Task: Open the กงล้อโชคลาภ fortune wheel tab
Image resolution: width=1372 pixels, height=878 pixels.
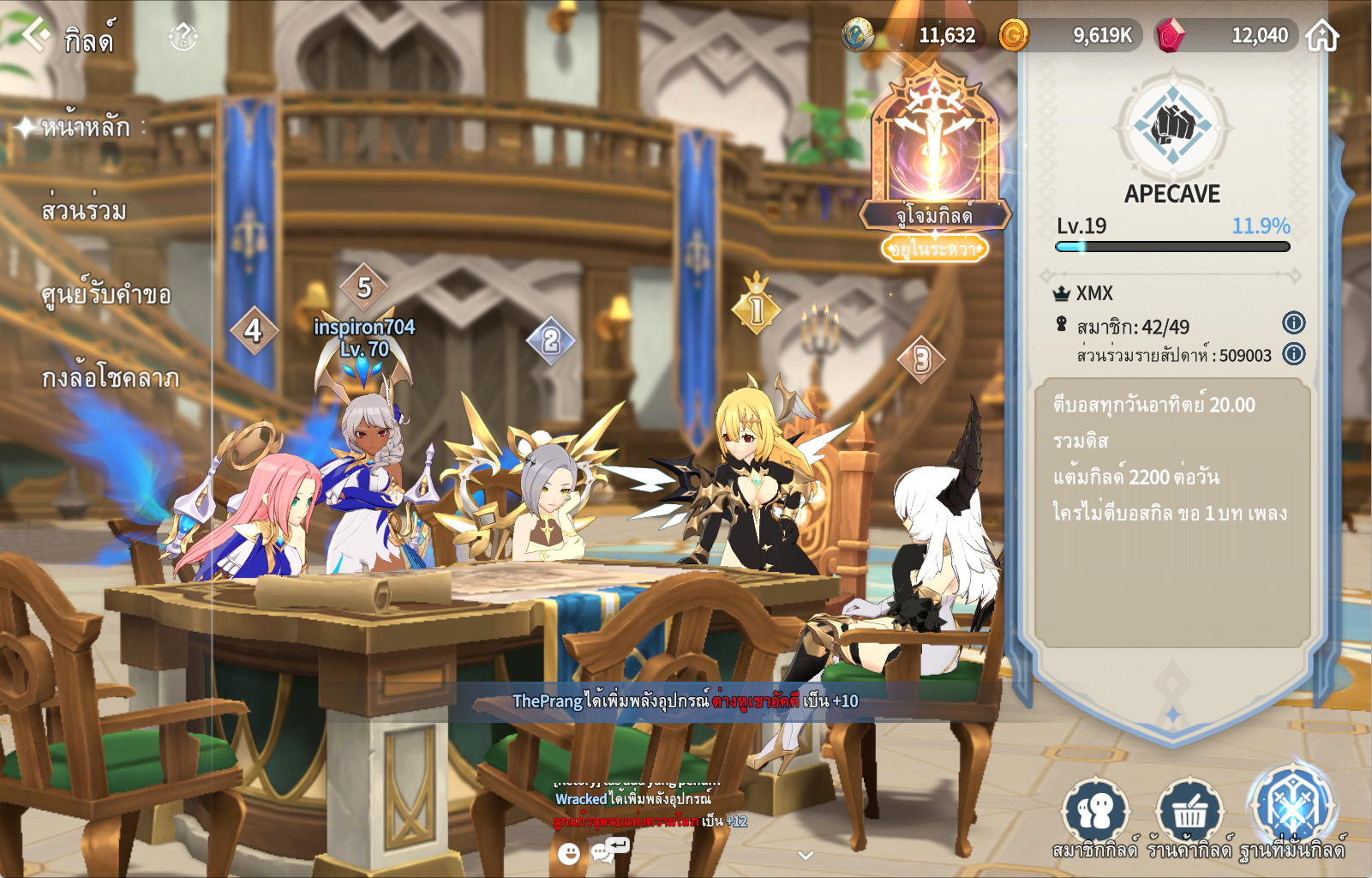Action: [x=111, y=378]
